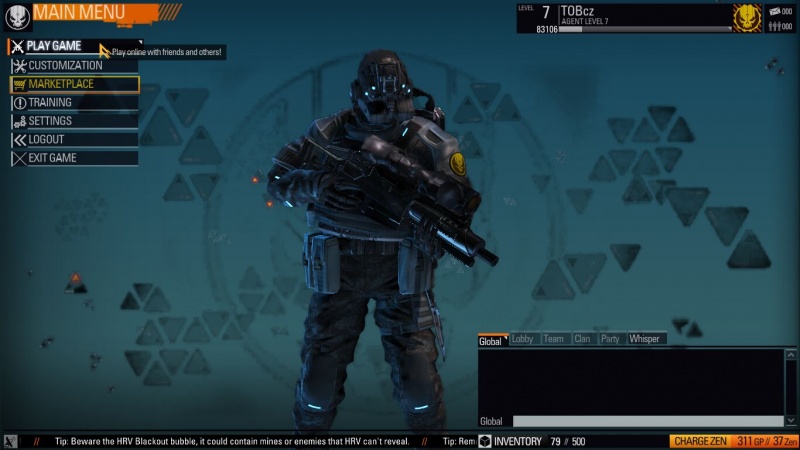The width and height of the screenshot is (800, 450).
Task: Click the Charge Zen button
Action: 698,441
